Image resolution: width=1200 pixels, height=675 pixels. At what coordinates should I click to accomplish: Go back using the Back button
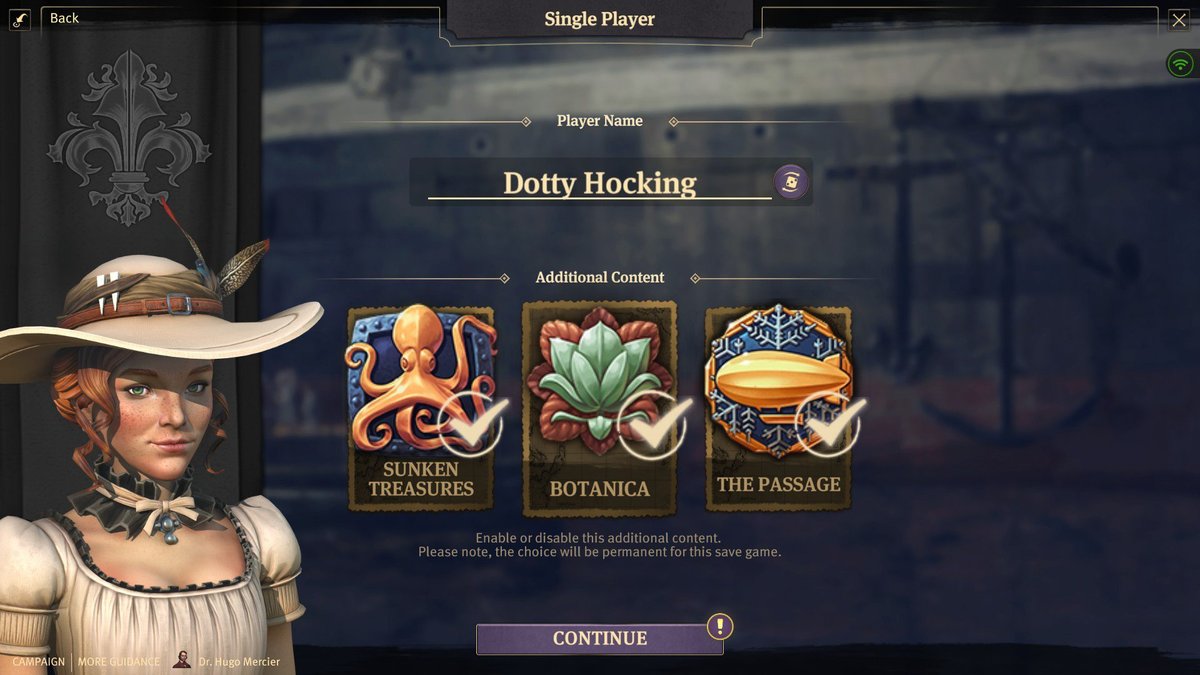pos(63,18)
